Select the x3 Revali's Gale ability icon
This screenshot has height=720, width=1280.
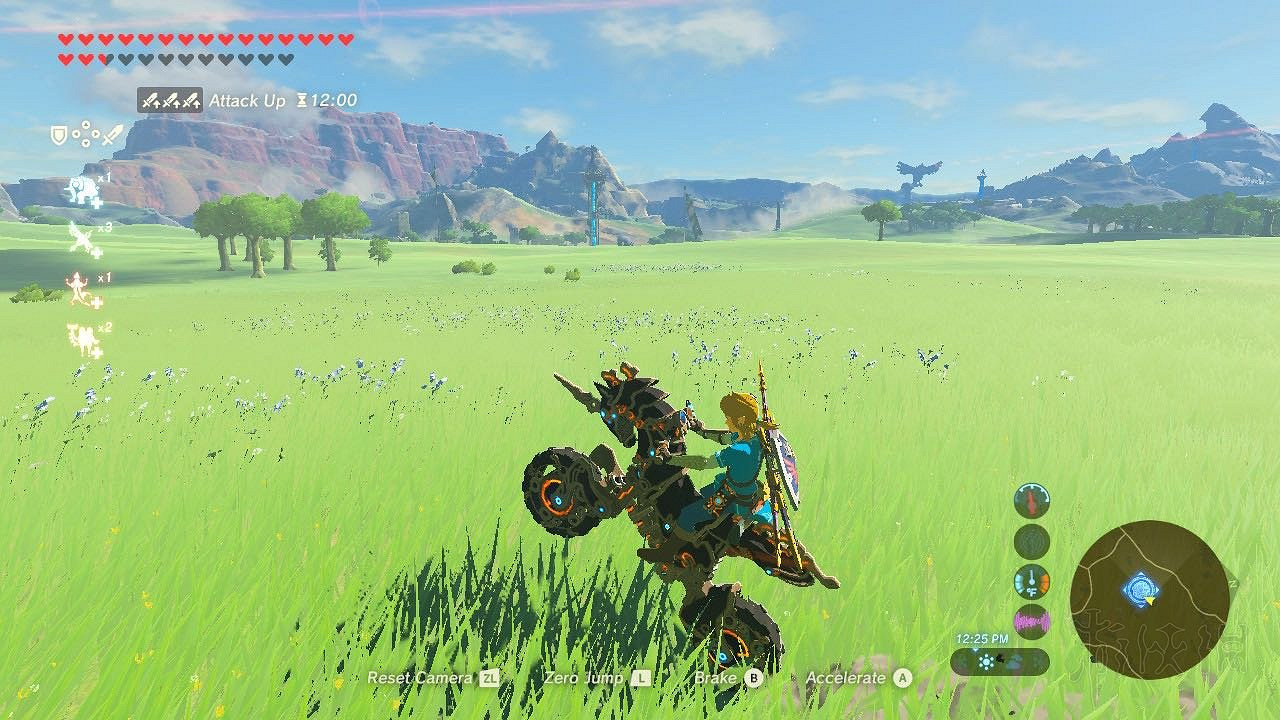[x=80, y=238]
